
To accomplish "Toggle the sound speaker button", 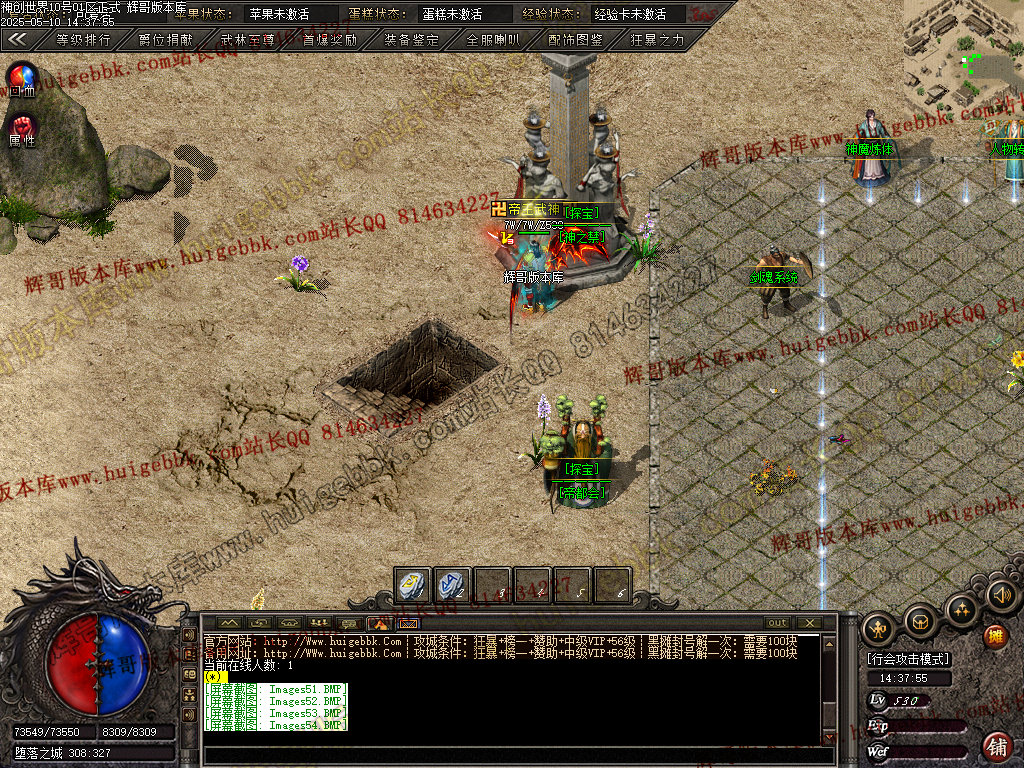I will point(1001,596).
